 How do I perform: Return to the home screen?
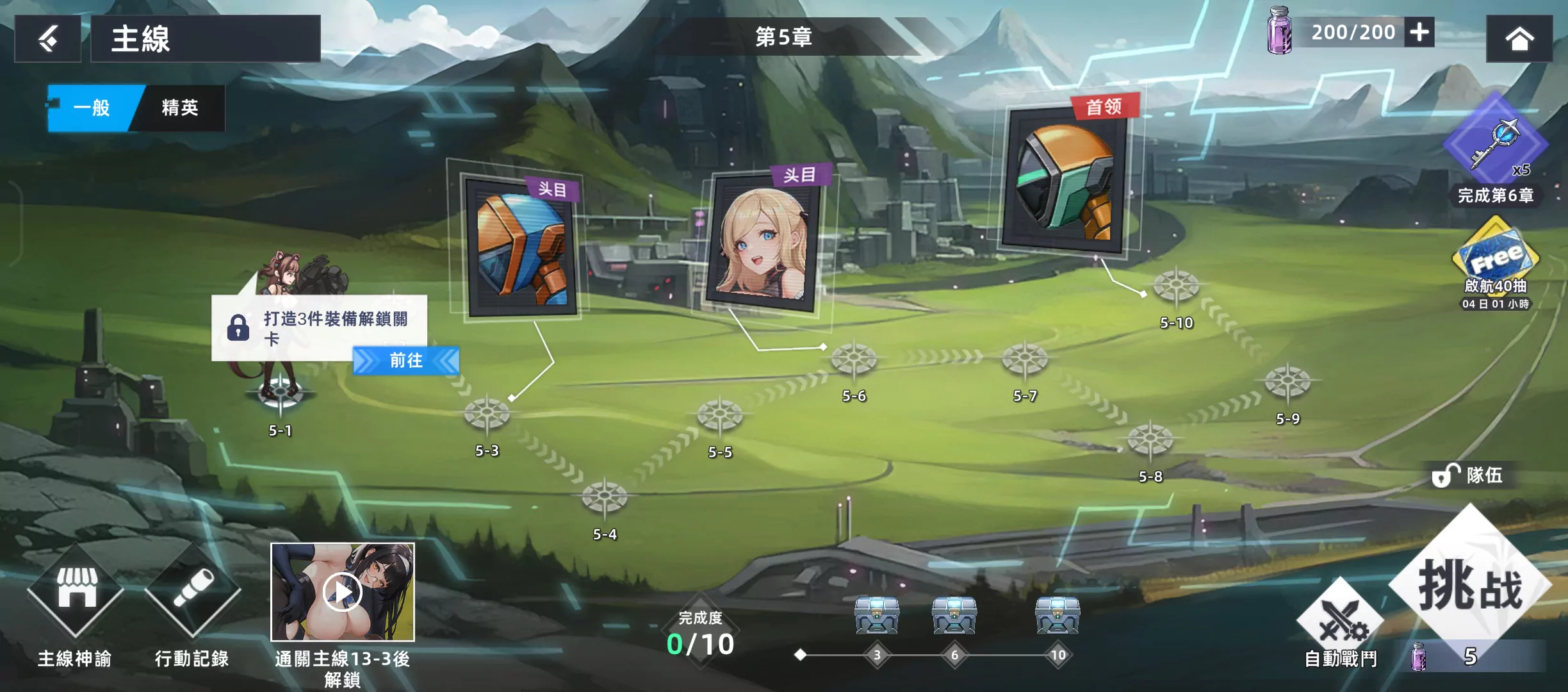click(1519, 39)
